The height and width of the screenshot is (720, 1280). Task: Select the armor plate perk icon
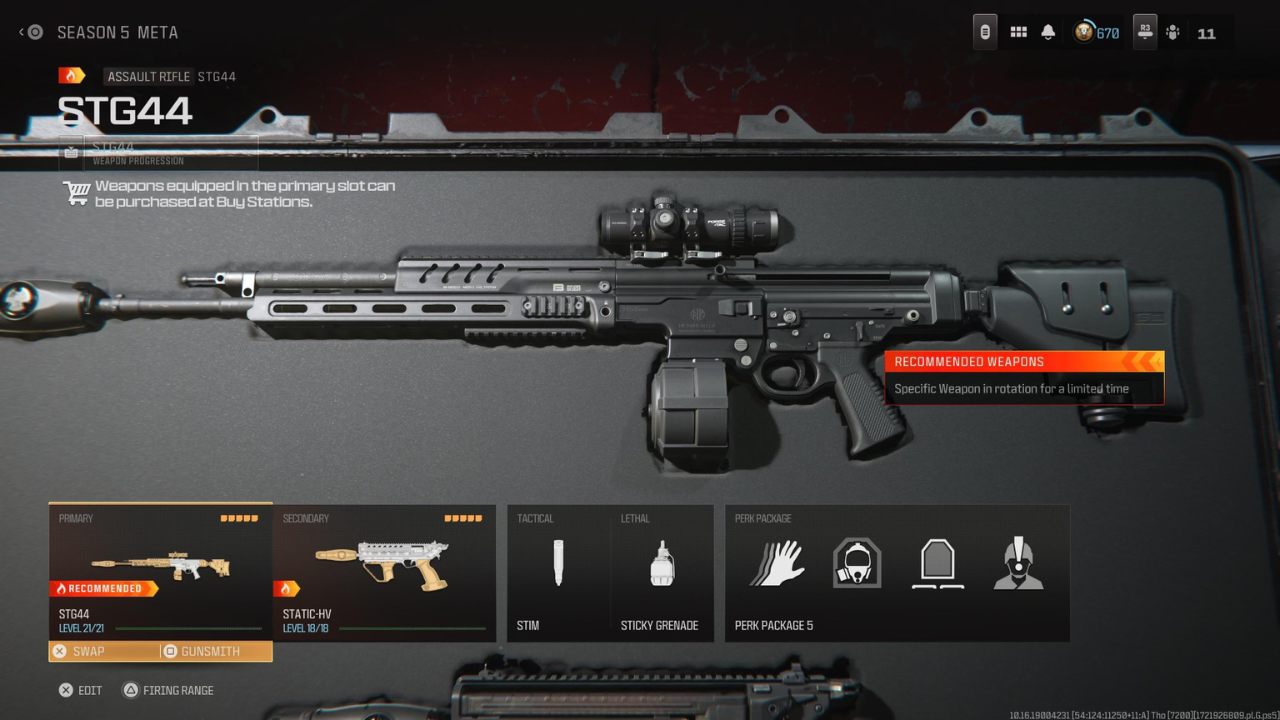[x=936, y=563]
